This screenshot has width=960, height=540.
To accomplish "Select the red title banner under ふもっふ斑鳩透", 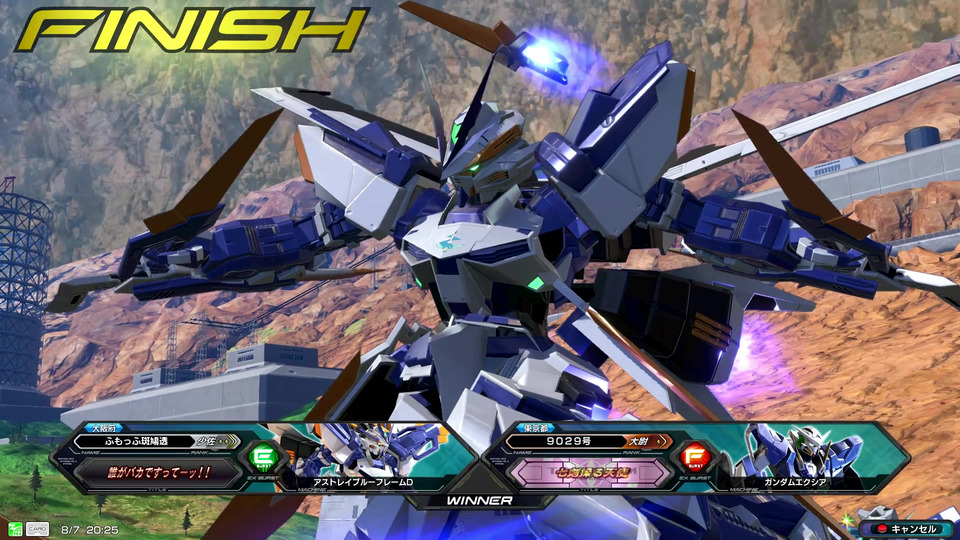I will tap(158, 473).
